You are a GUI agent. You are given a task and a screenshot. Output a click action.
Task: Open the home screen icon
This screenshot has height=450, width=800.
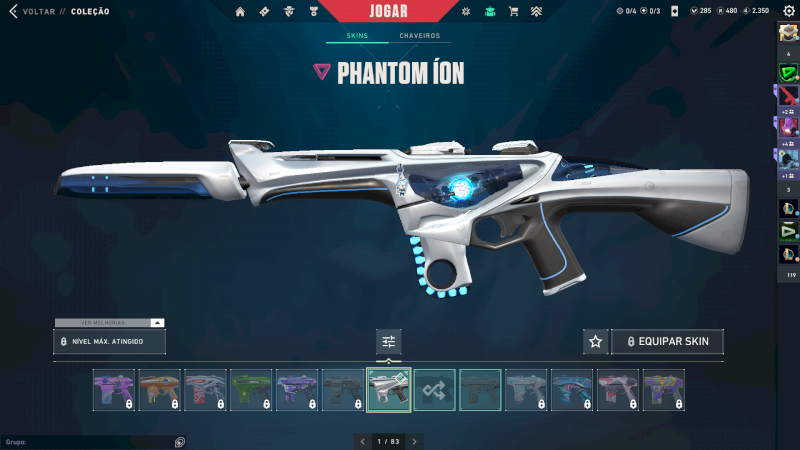pyautogui.click(x=240, y=12)
